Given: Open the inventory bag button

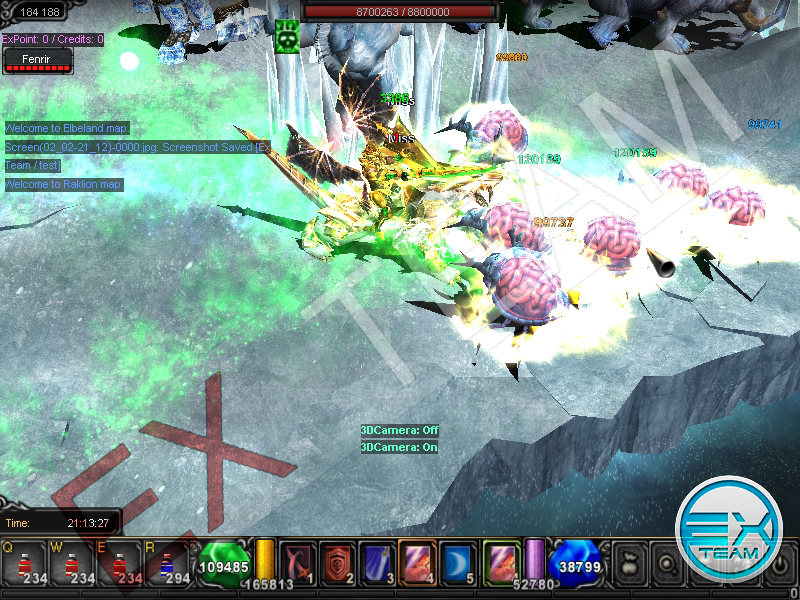Looking at the screenshot, I should (x=629, y=562).
